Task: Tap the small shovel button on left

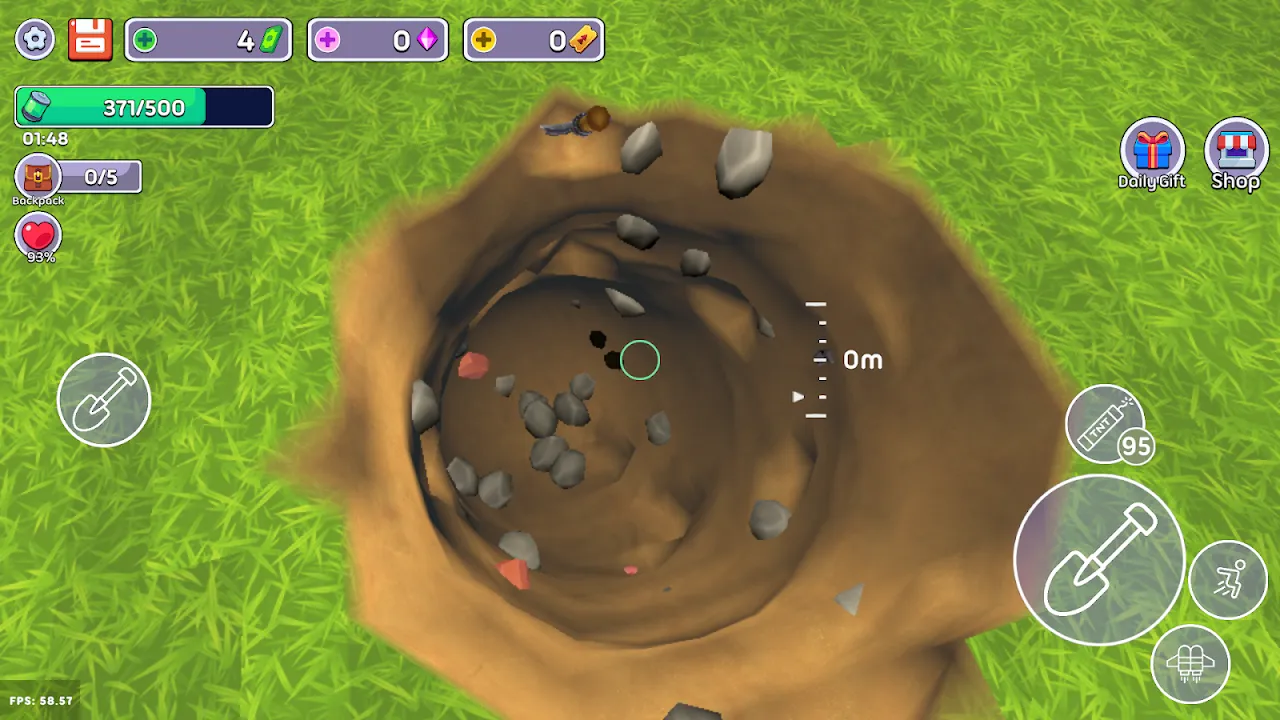Action: (104, 400)
